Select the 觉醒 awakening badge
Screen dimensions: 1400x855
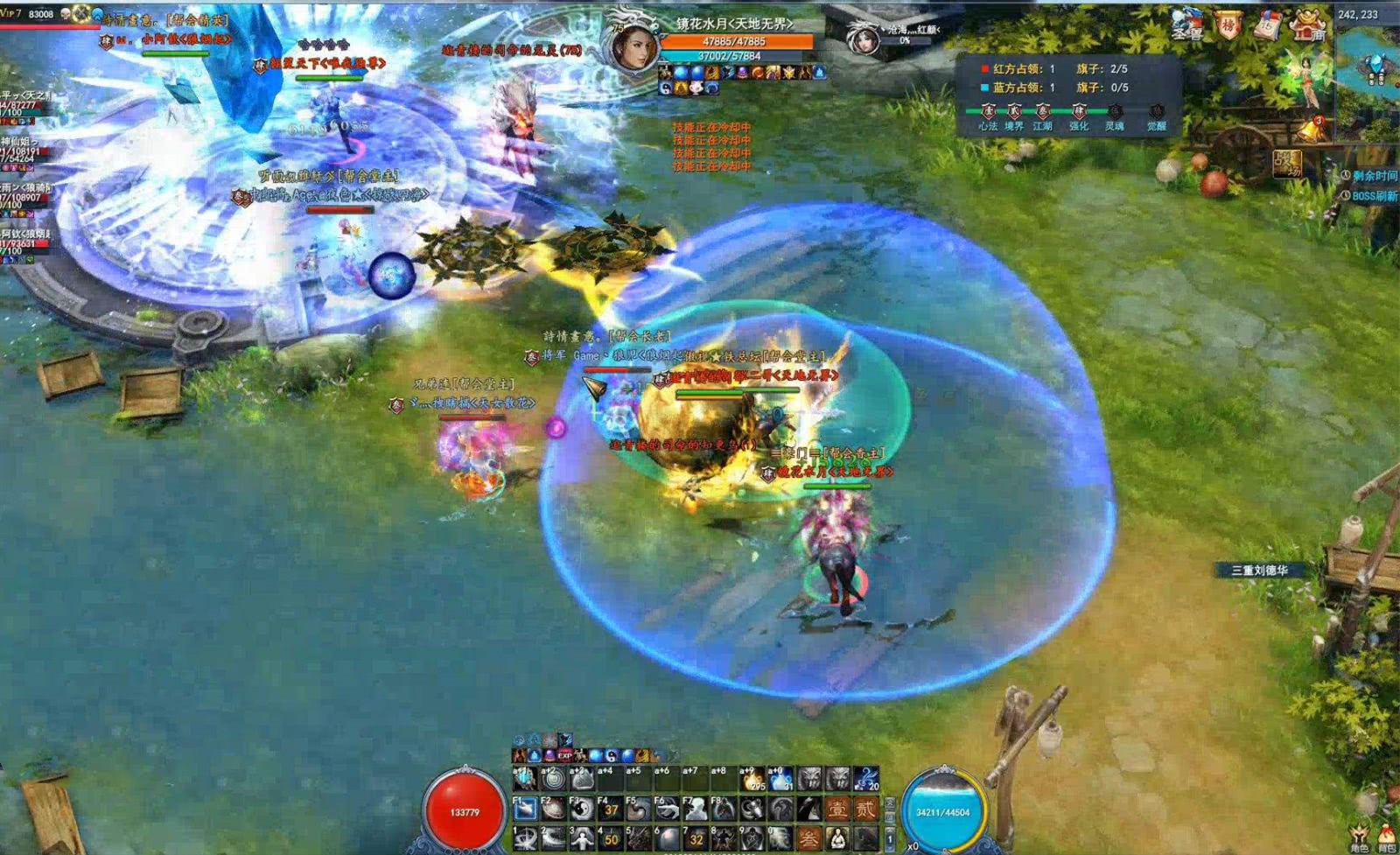click(x=1156, y=112)
